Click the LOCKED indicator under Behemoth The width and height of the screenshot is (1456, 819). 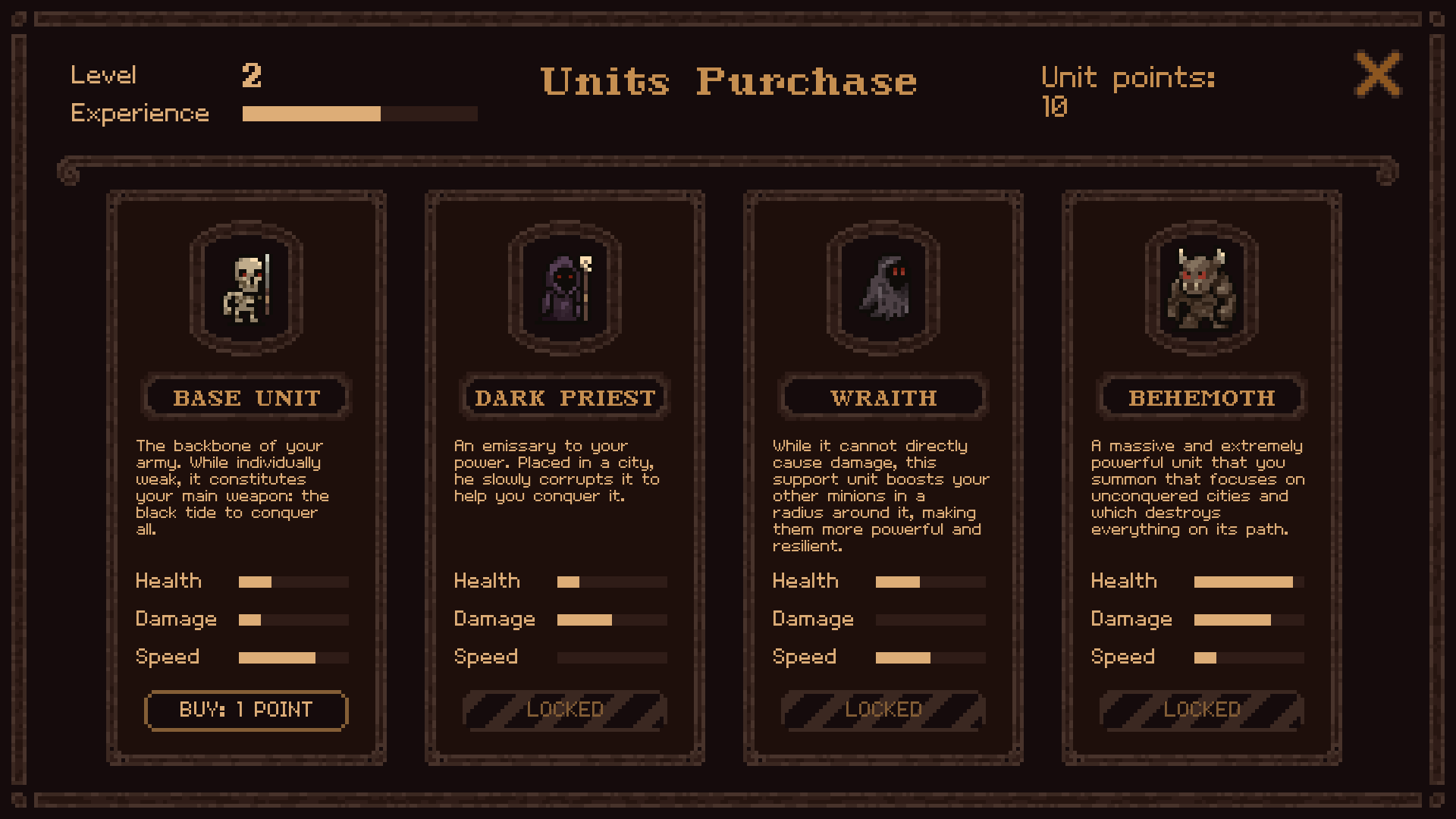tap(1201, 710)
